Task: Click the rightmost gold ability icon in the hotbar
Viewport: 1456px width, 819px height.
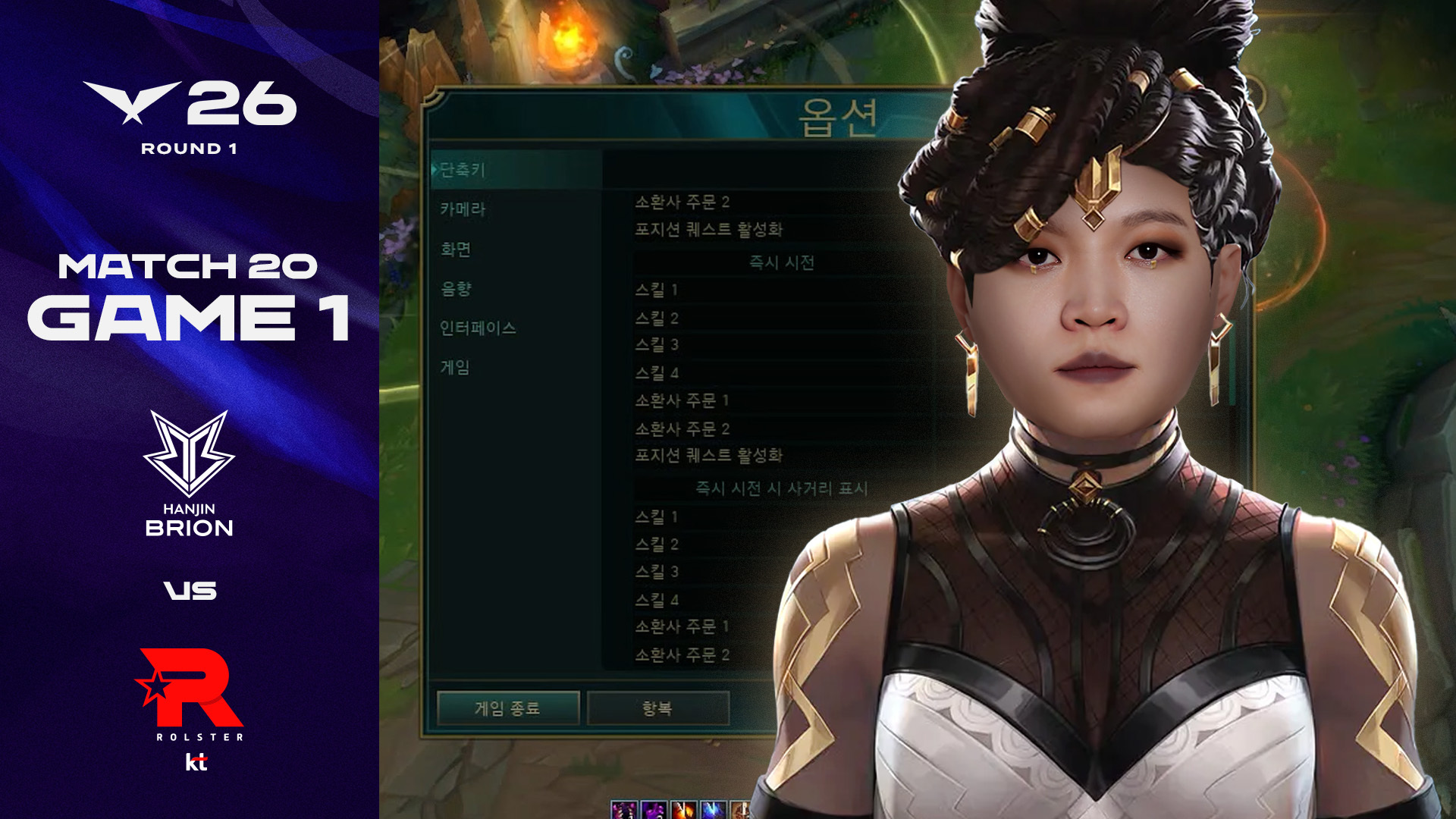Action: click(741, 811)
